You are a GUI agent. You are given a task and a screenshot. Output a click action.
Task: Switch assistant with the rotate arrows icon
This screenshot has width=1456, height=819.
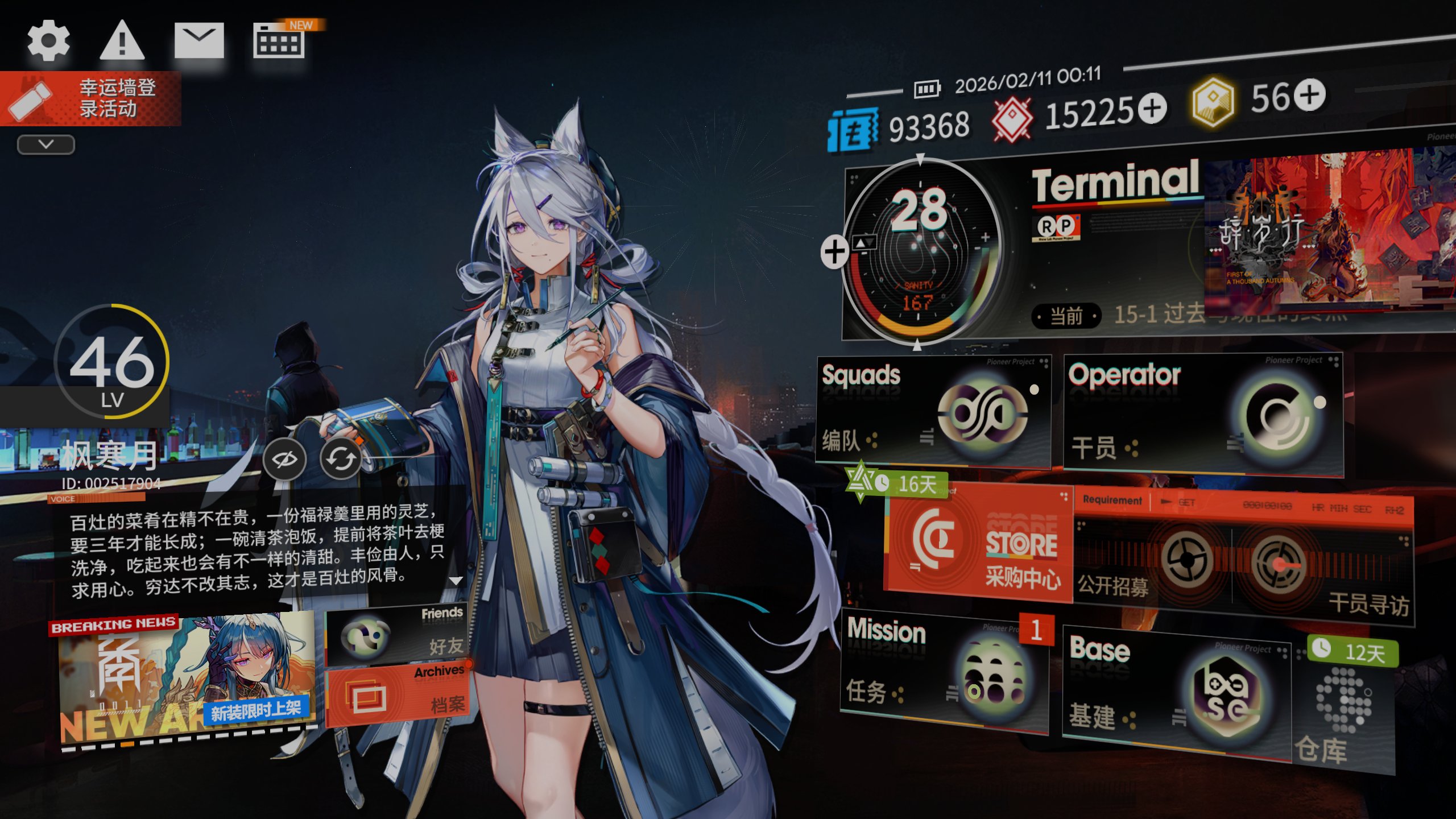(x=341, y=459)
